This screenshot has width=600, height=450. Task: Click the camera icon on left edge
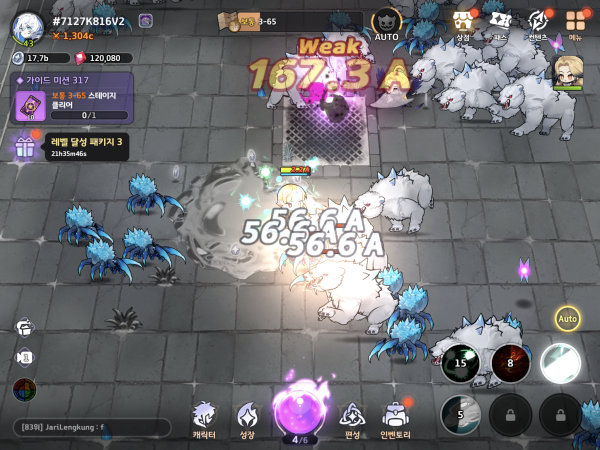coord(25,358)
